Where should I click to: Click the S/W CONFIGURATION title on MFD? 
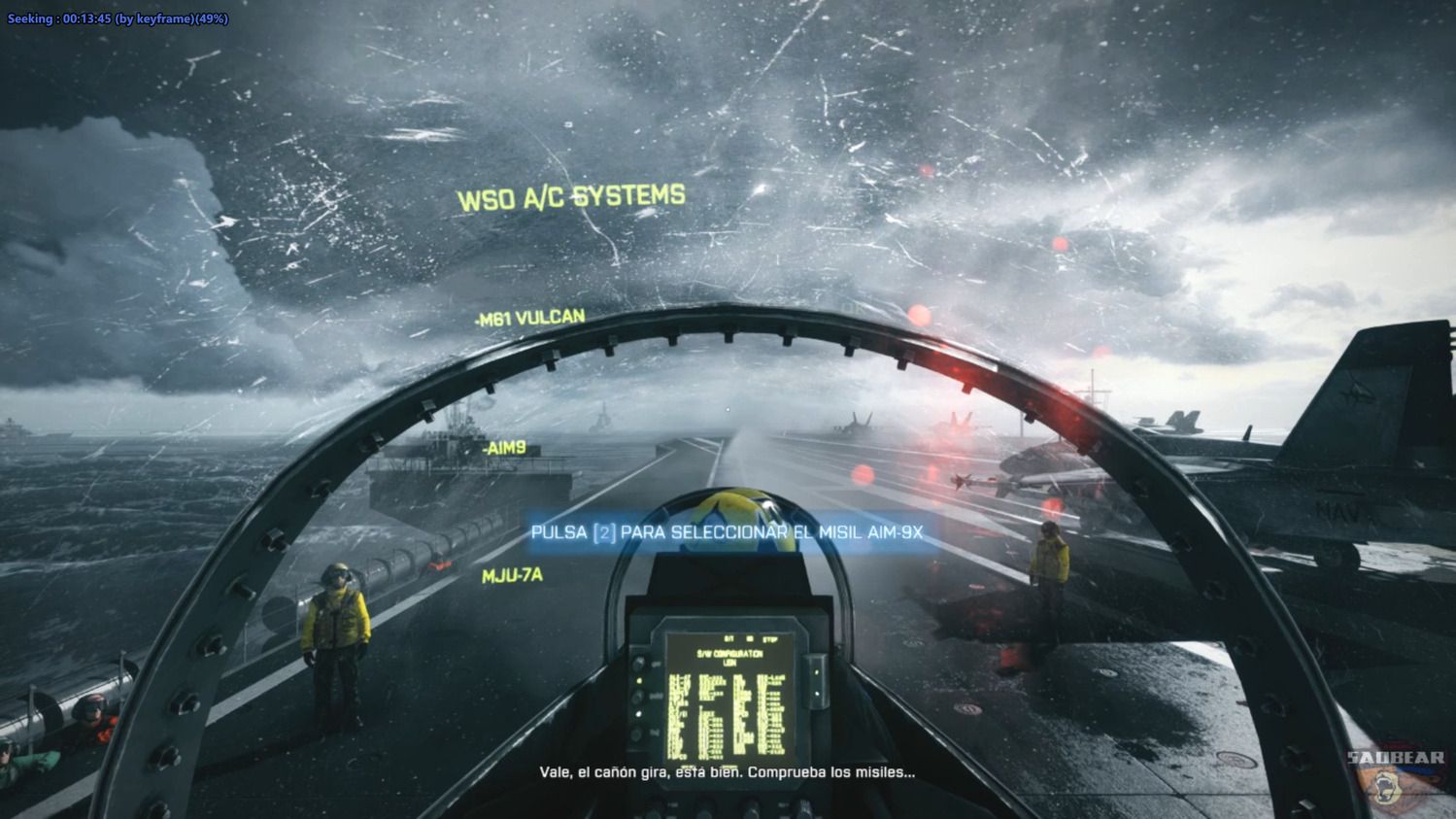tap(728, 652)
